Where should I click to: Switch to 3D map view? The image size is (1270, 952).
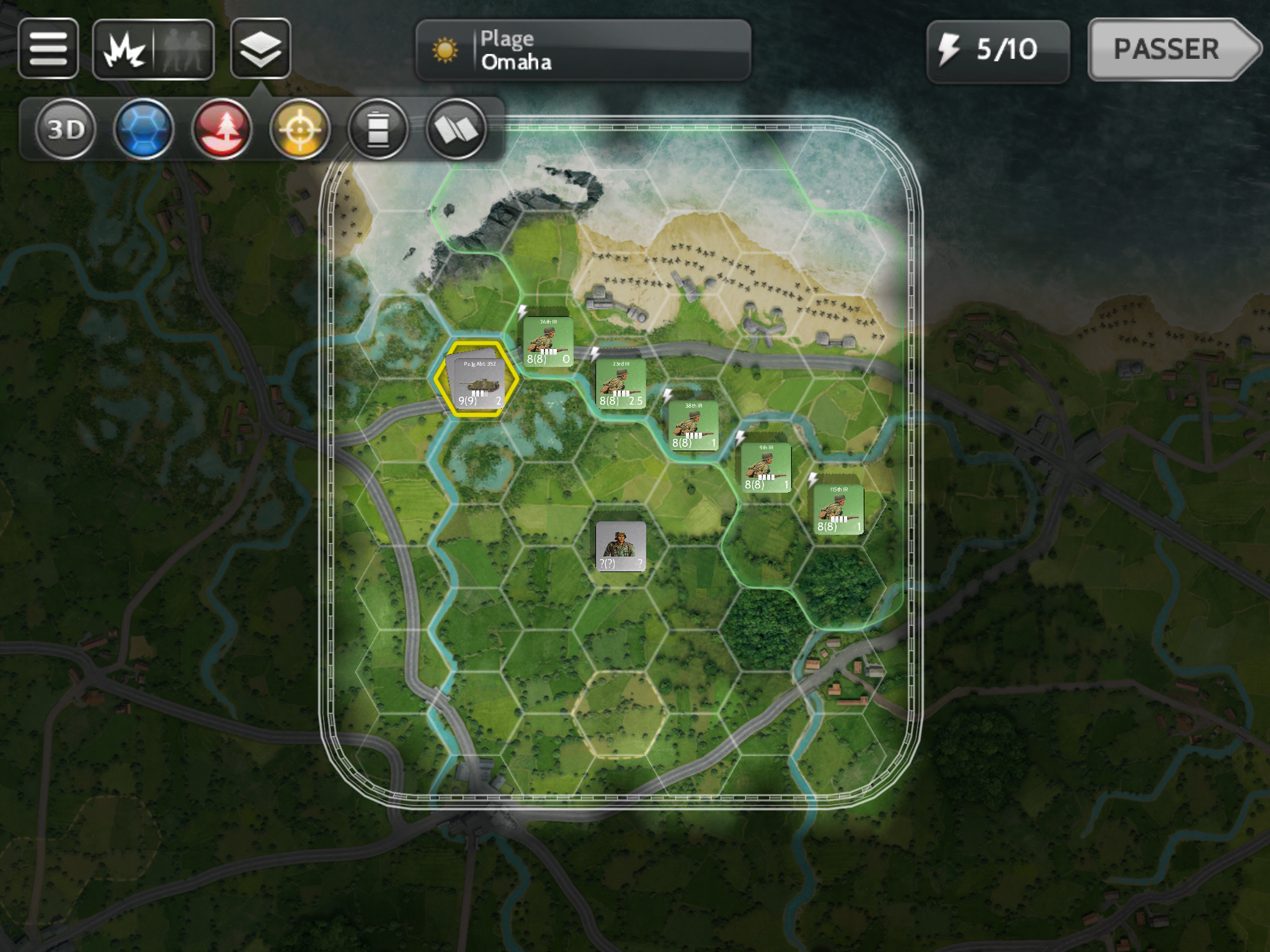tap(66, 129)
